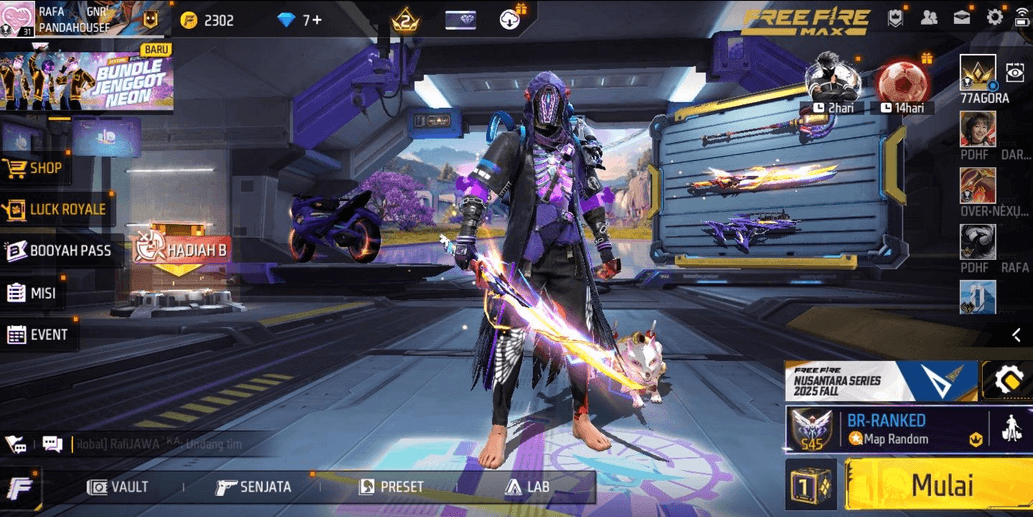The image size is (1033, 517).
Task: Open the friends list icon
Action: coord(929,17)
